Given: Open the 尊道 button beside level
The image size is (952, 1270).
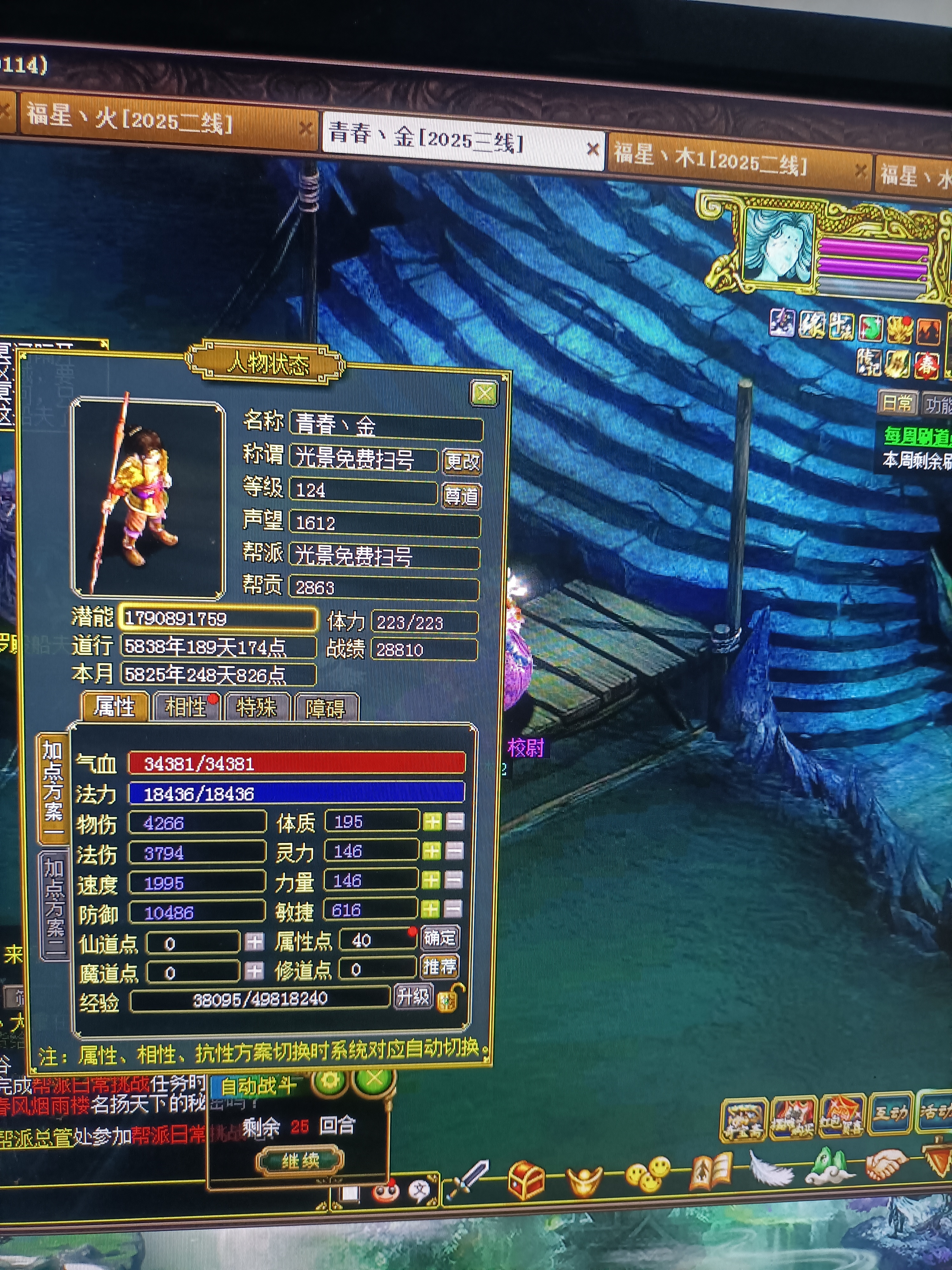Looking at the screenshot, I should click(x=461, y=496).
